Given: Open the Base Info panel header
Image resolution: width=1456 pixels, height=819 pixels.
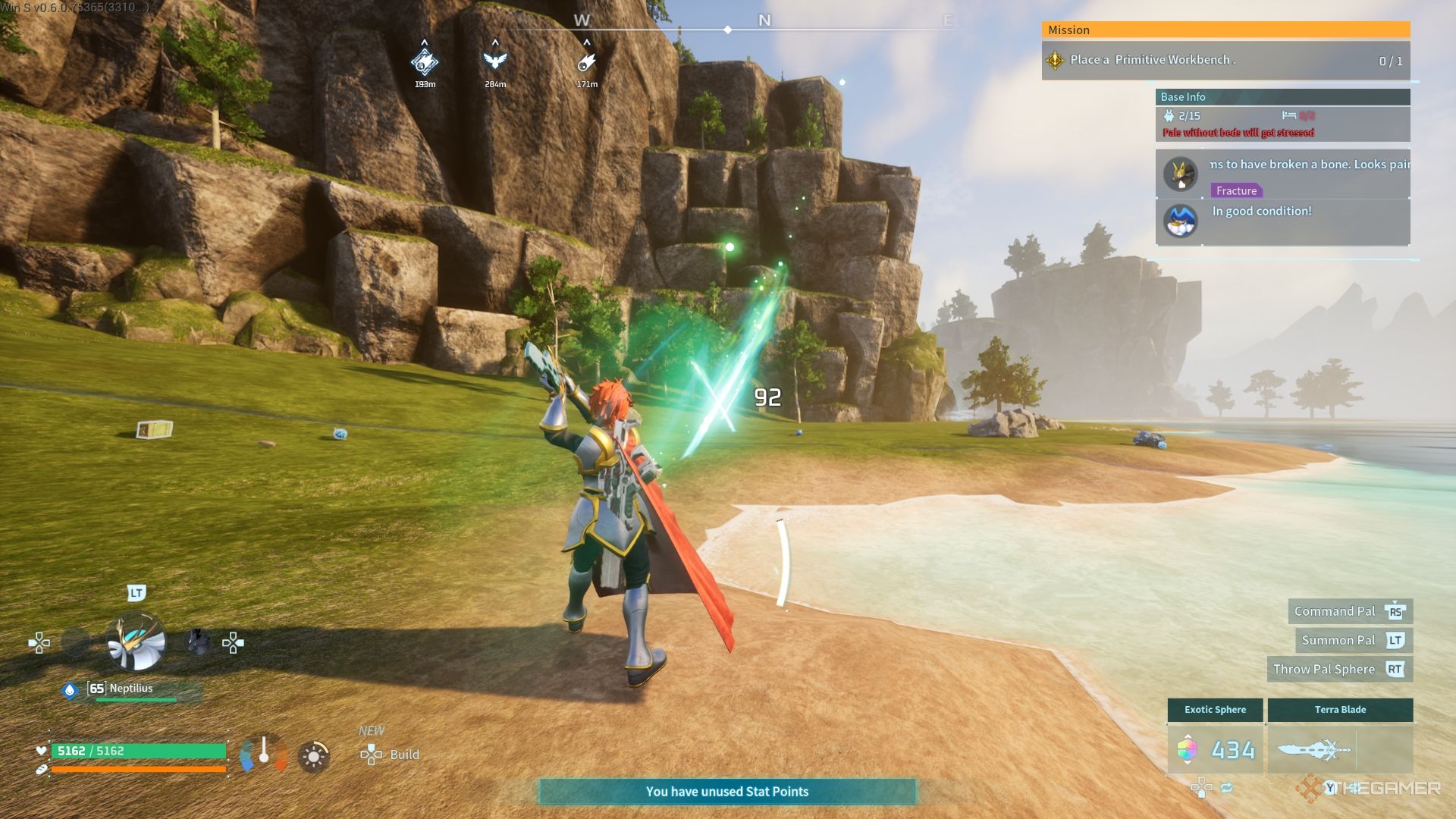Looking at the screenshot, I should pyautogui.click(x=1282, y=97).
